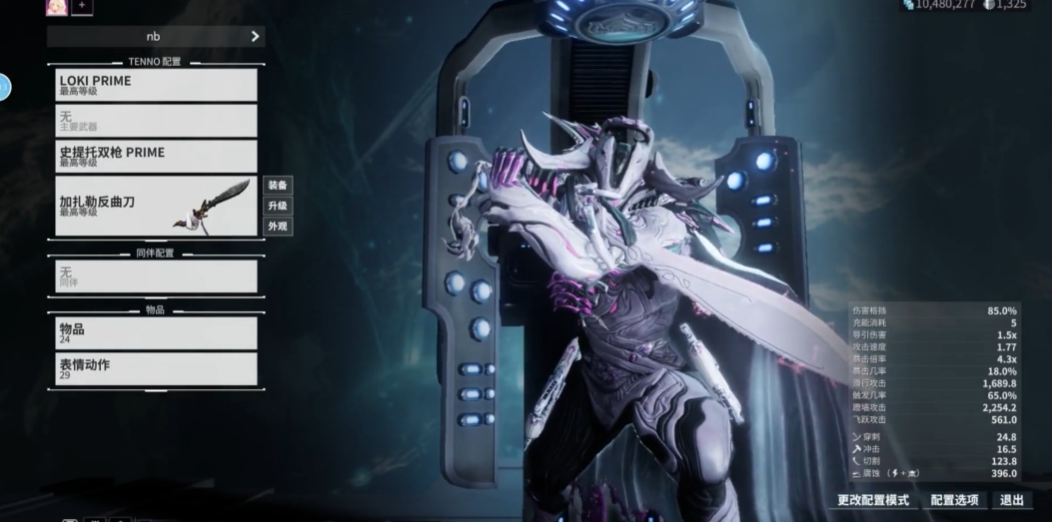
Task: Click the player avatar icon
Action: (56, 6)
